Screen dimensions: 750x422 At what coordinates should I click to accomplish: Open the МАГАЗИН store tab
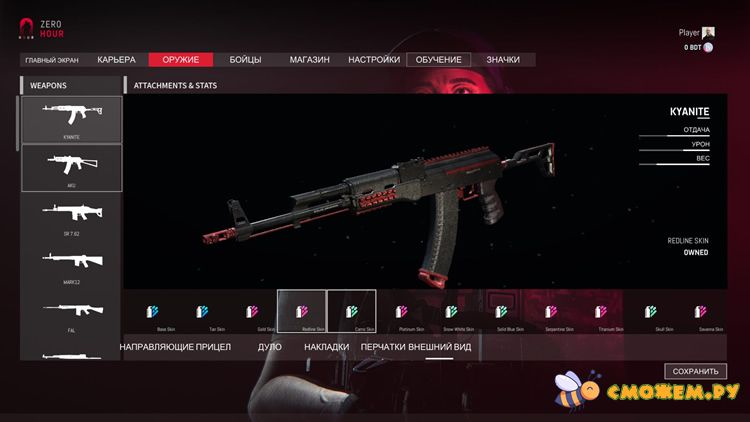point(309,60)
